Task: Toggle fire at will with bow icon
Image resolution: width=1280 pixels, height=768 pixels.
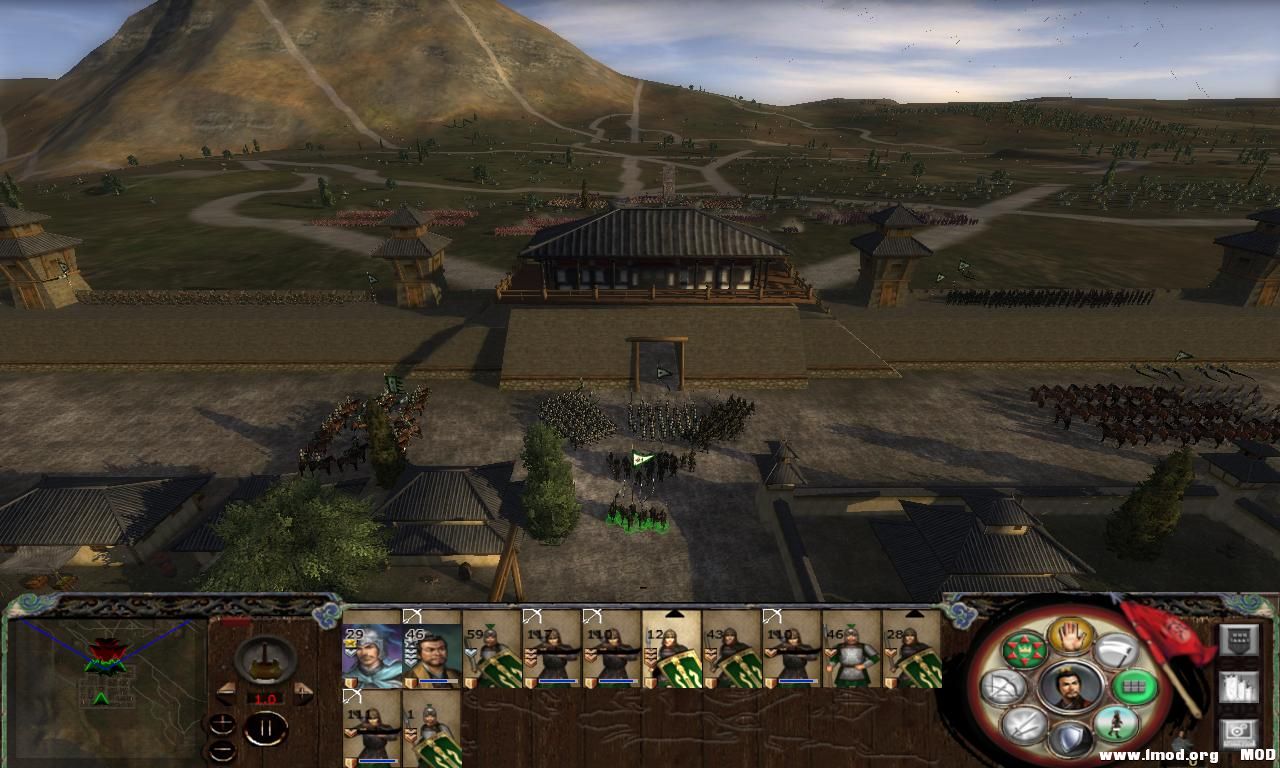Action: [x=1001, y=687]
